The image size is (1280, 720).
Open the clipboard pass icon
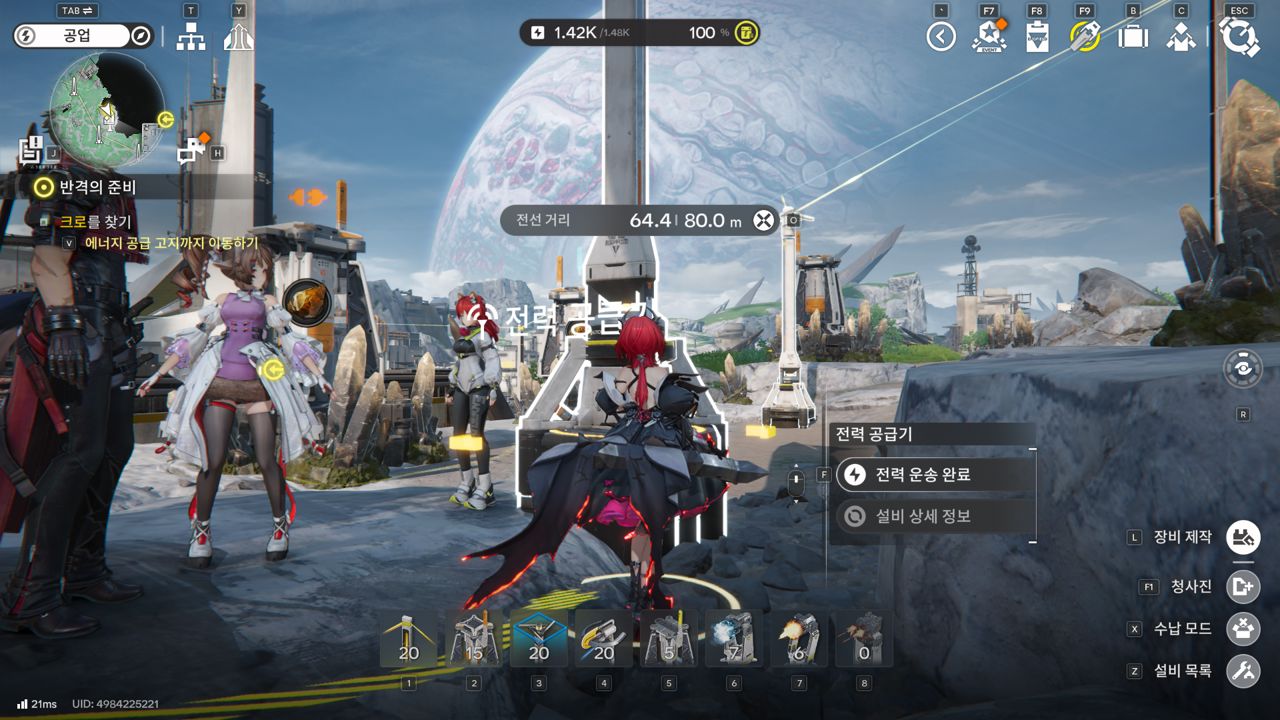click(x=1037, y=37)
